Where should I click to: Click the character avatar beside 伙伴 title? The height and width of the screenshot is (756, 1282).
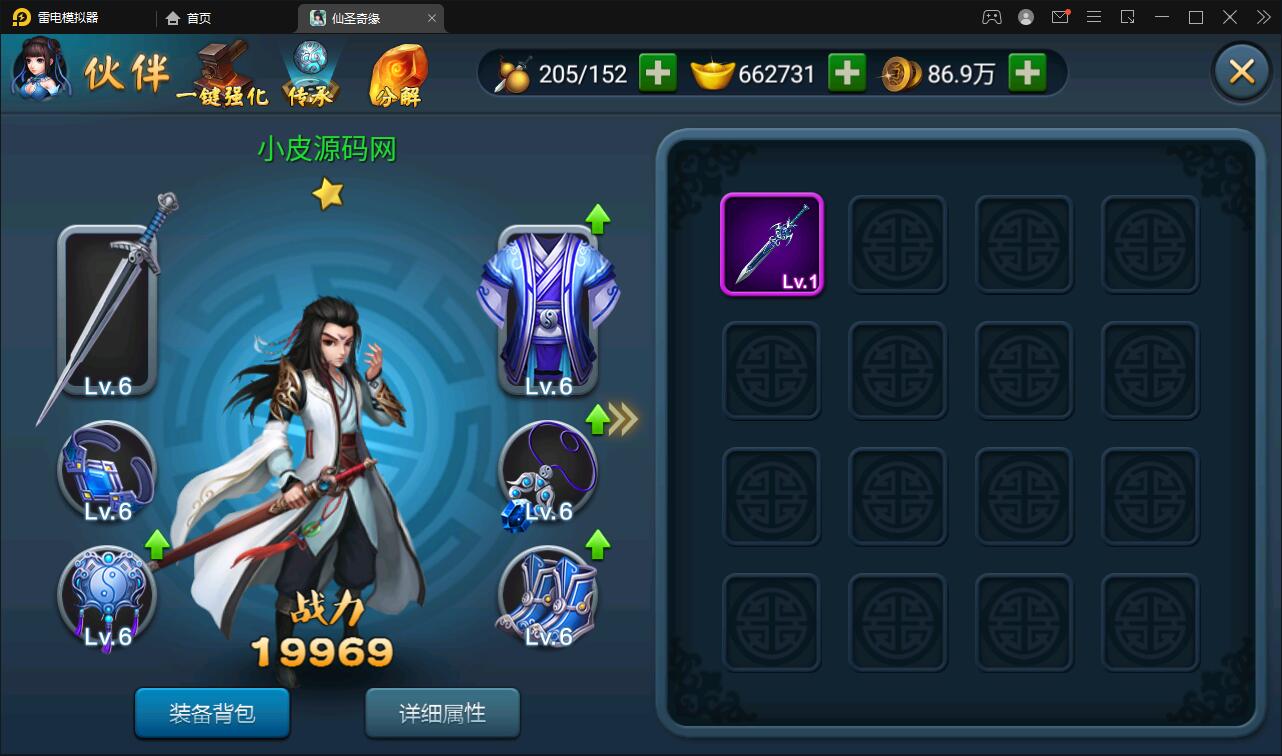coord(40,71)
